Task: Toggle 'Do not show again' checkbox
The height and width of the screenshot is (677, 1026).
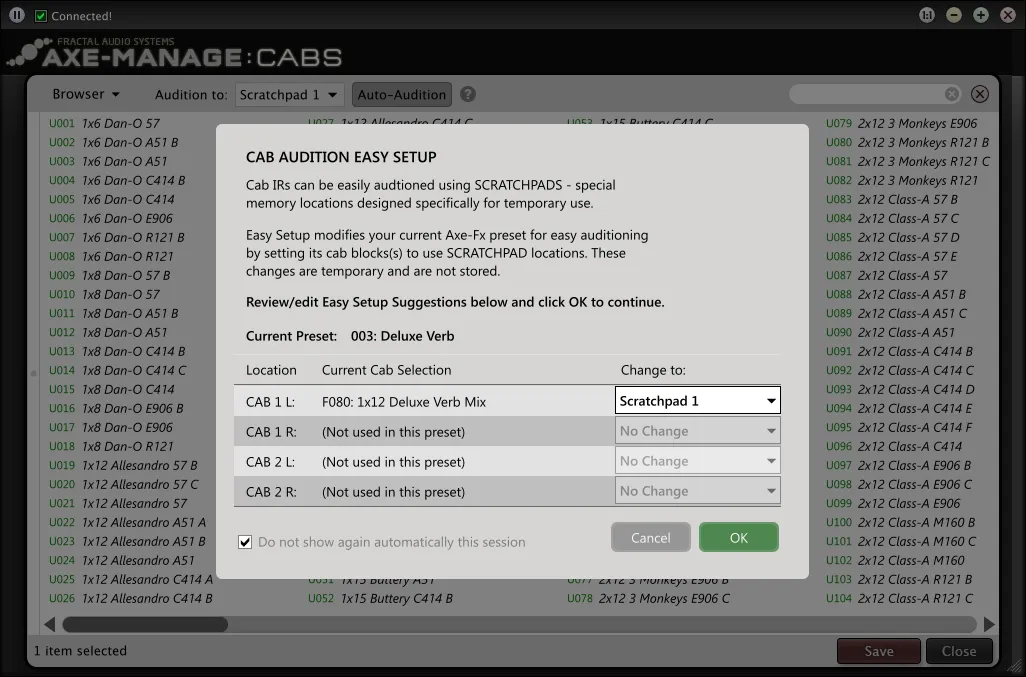Action: point(245,542)
